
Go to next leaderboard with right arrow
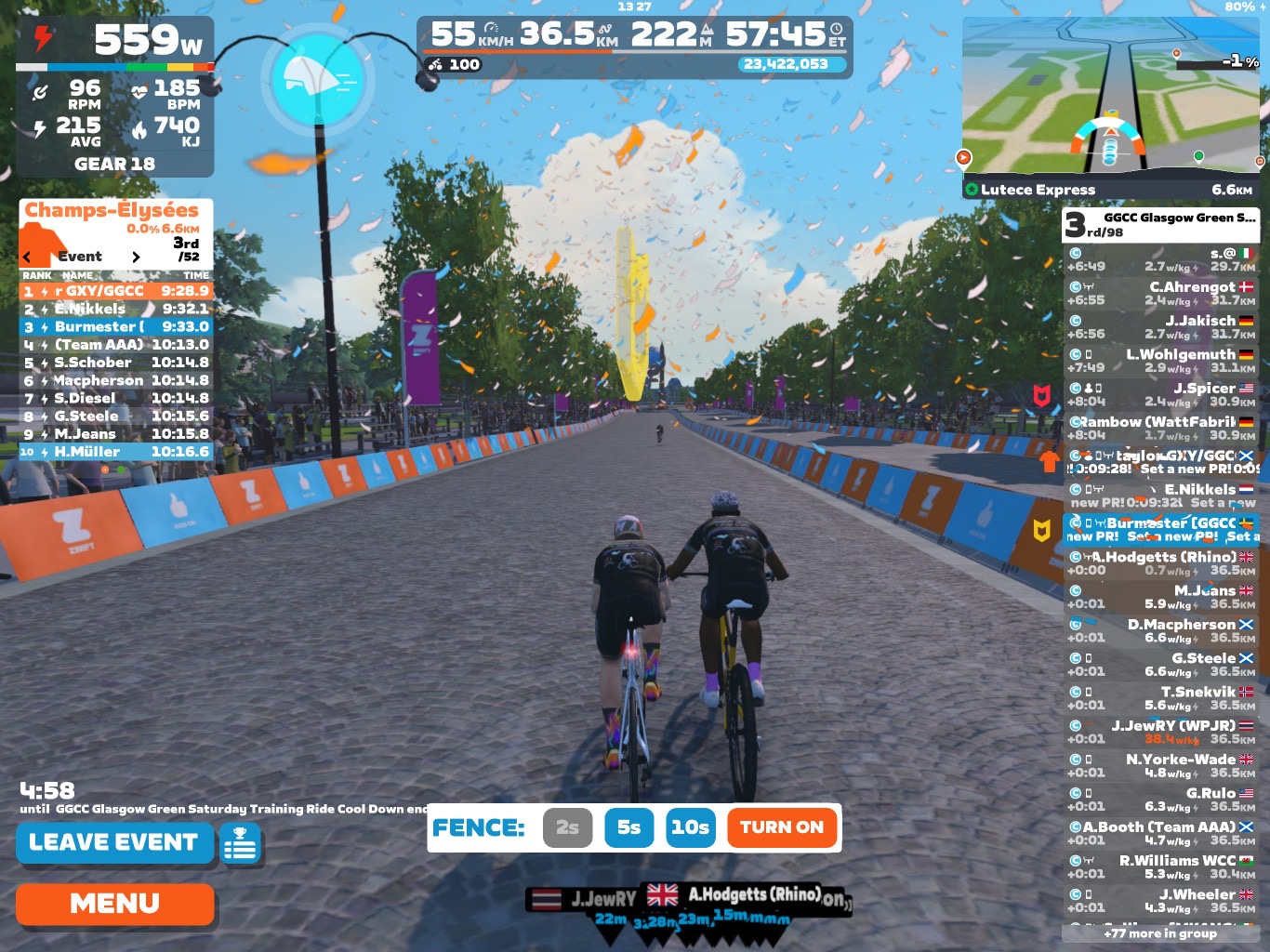click(136, 257)
